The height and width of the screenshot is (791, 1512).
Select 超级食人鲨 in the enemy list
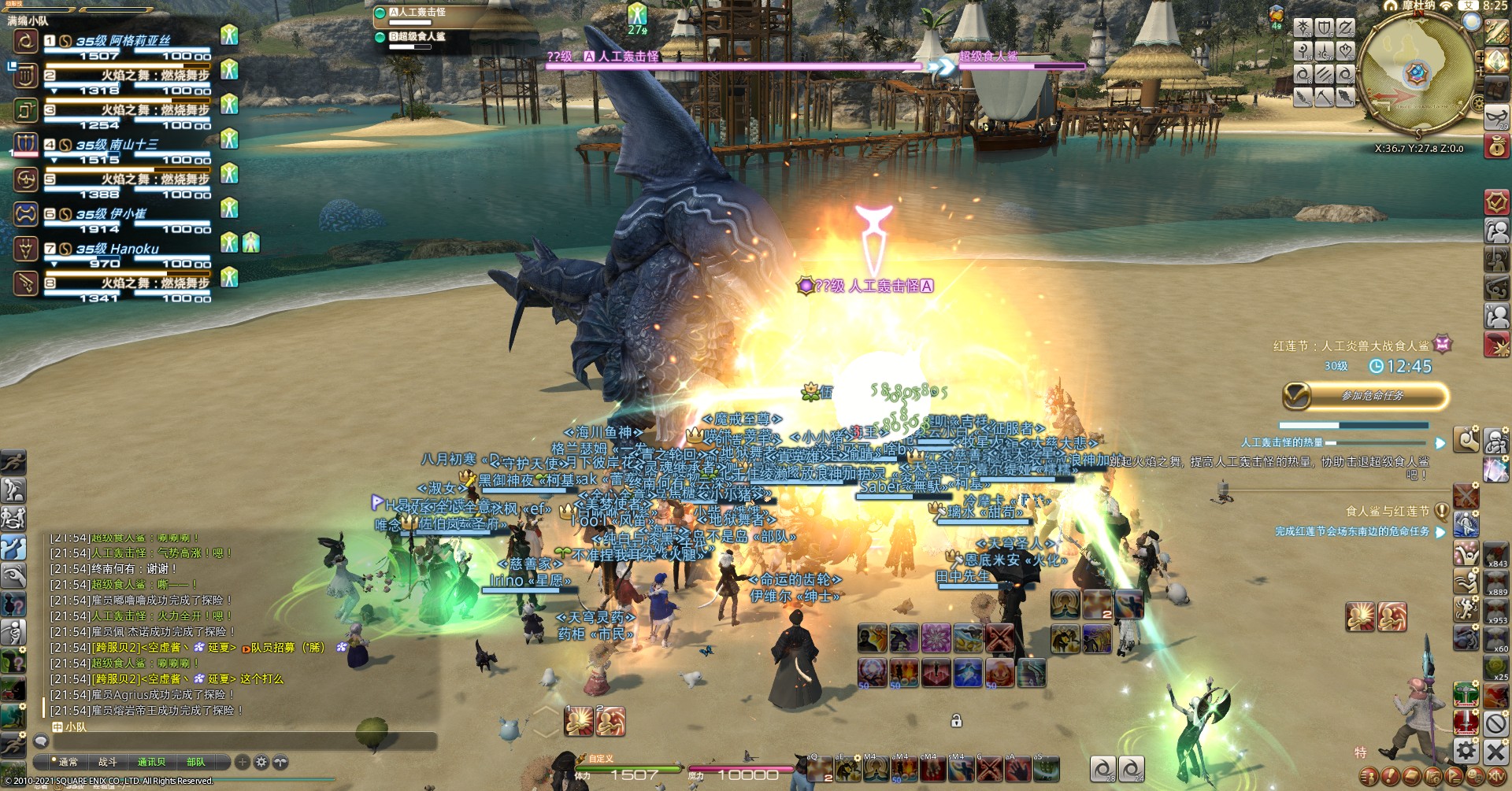point(421,36)
